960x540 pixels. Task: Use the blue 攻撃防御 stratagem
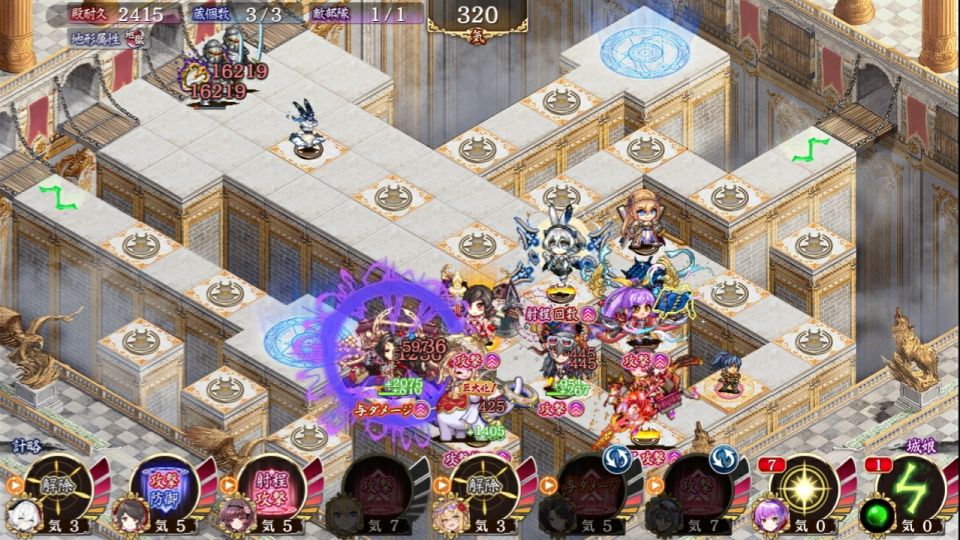click(x=165, y=489)
